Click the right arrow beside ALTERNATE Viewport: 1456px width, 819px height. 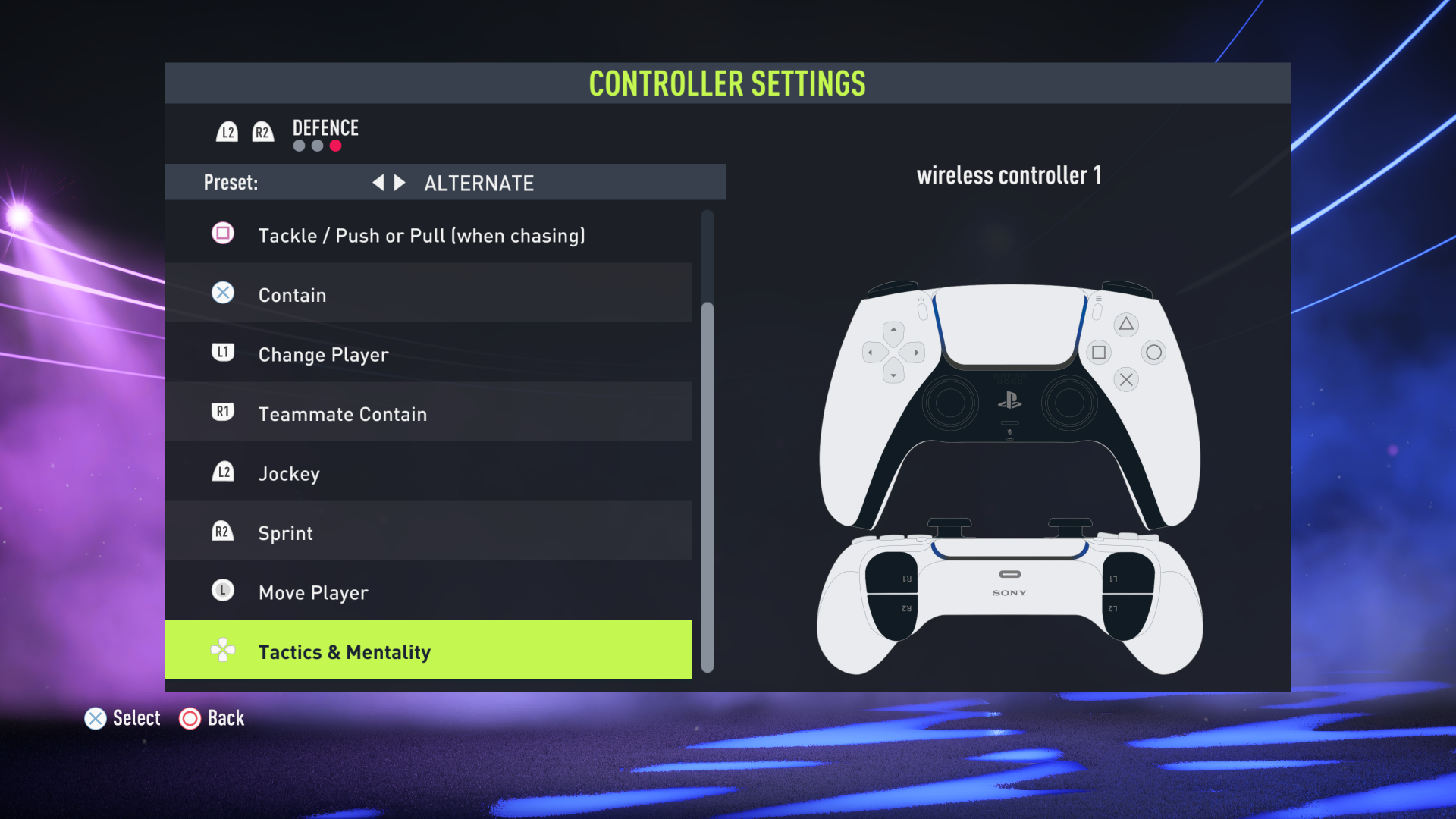coord(400,182)
